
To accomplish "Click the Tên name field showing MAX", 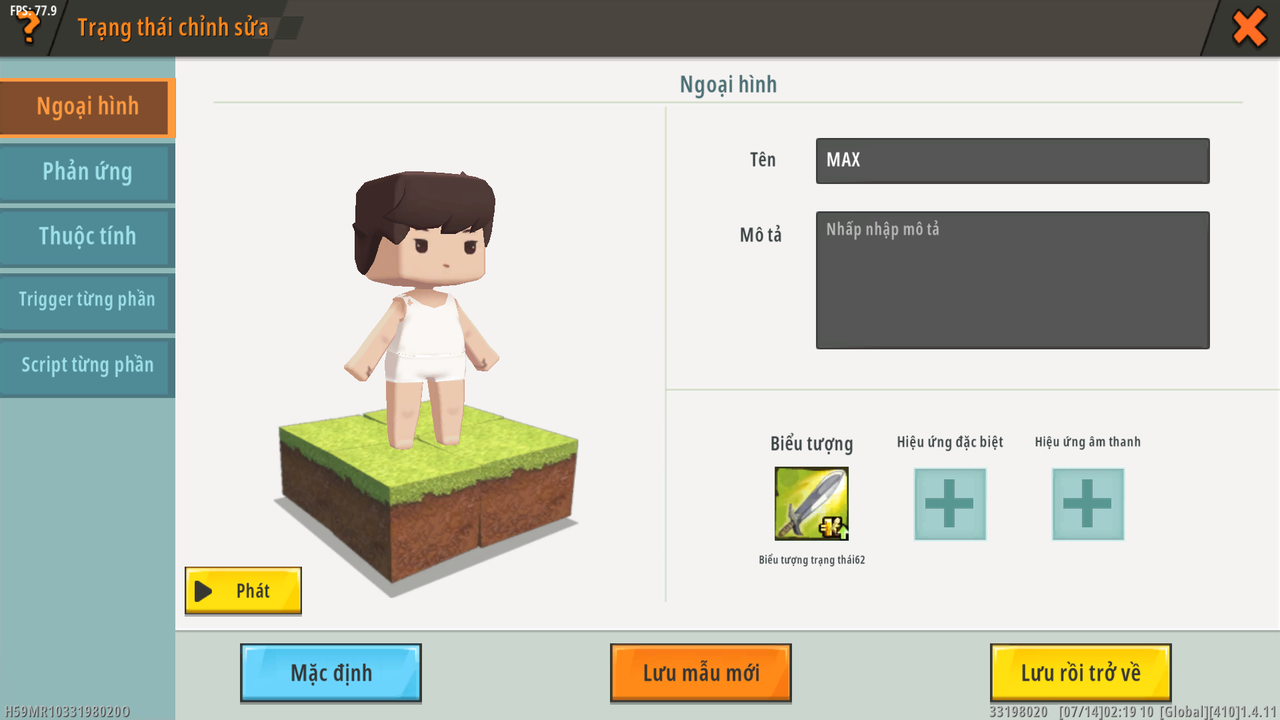I will tap(1012, 160).
